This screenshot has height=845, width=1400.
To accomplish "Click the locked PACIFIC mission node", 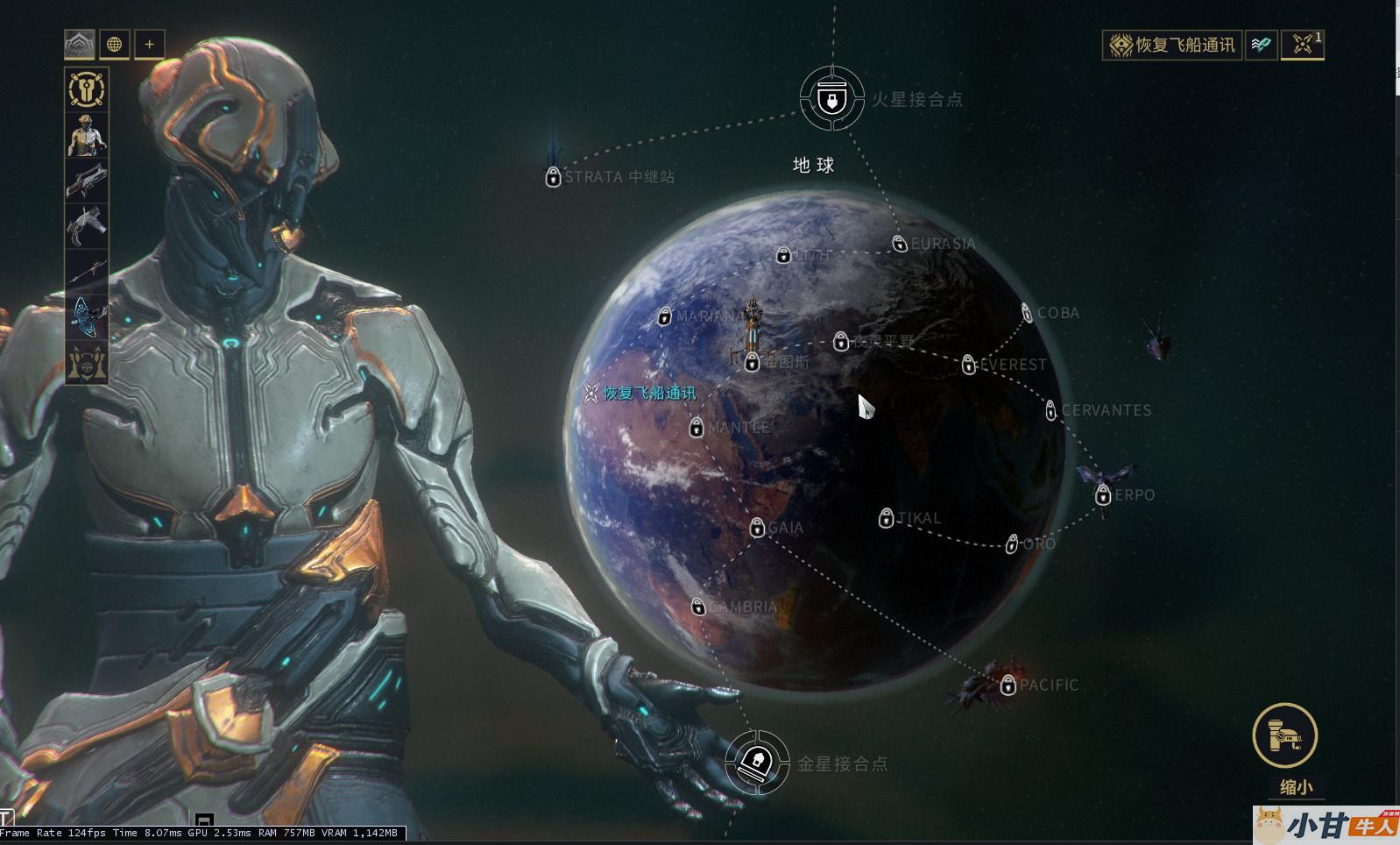I will click(x=1008, y=685).
